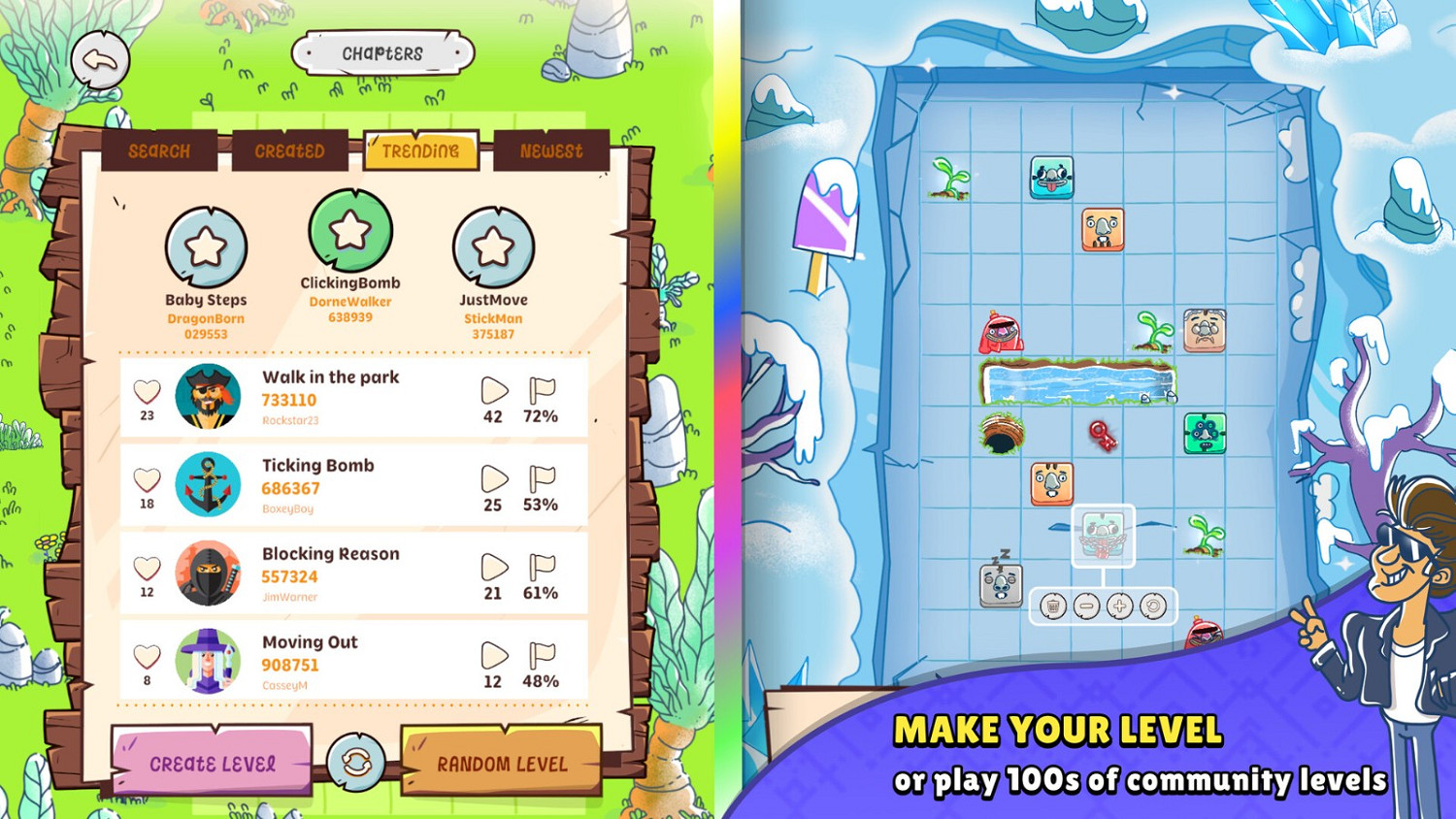Click the minus icon in the block editor toolbar
1456x819 pixels.
click(1089, 606)
